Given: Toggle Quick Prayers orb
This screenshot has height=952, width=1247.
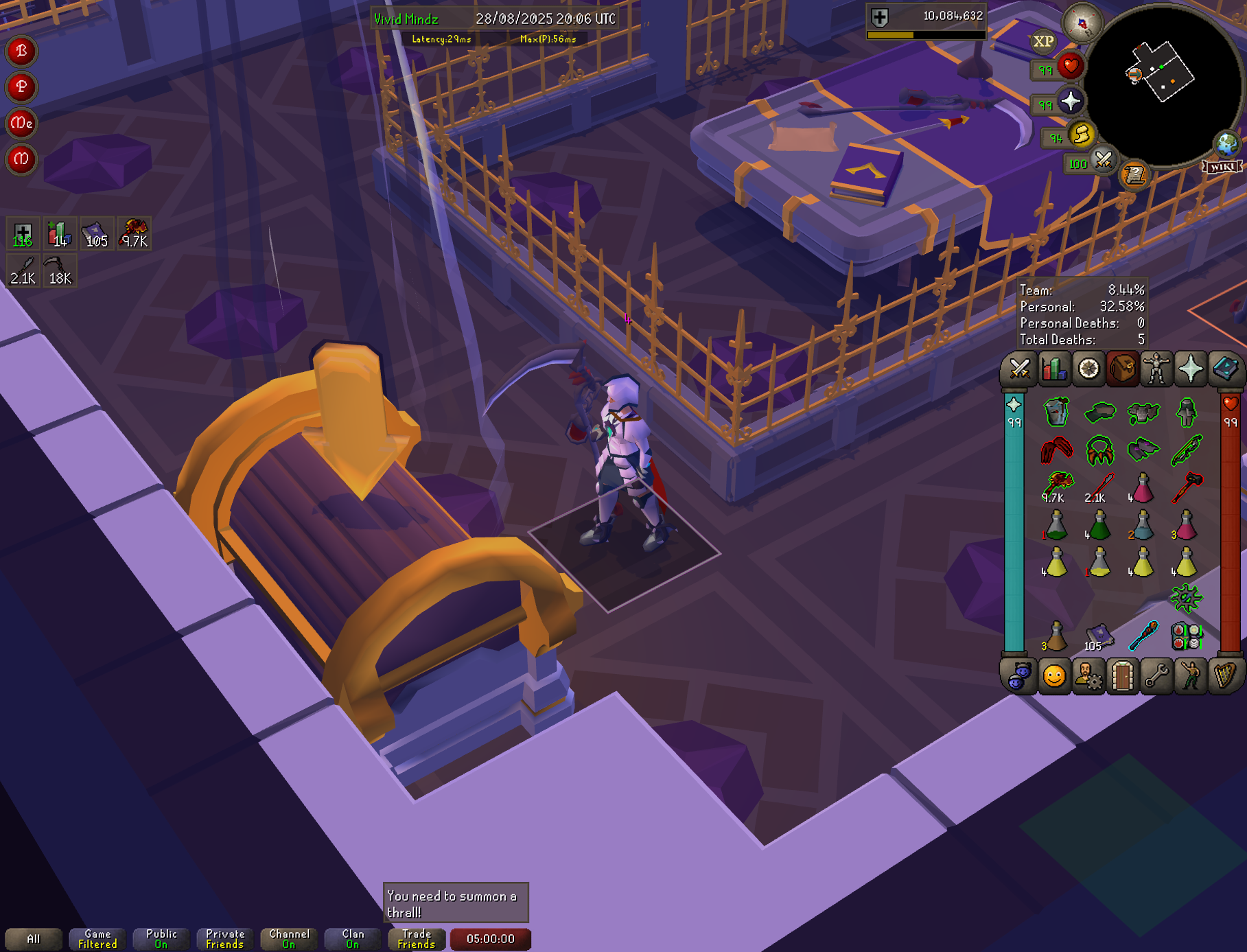Looking at the screenshot, I should click(x=1071, y=102).
